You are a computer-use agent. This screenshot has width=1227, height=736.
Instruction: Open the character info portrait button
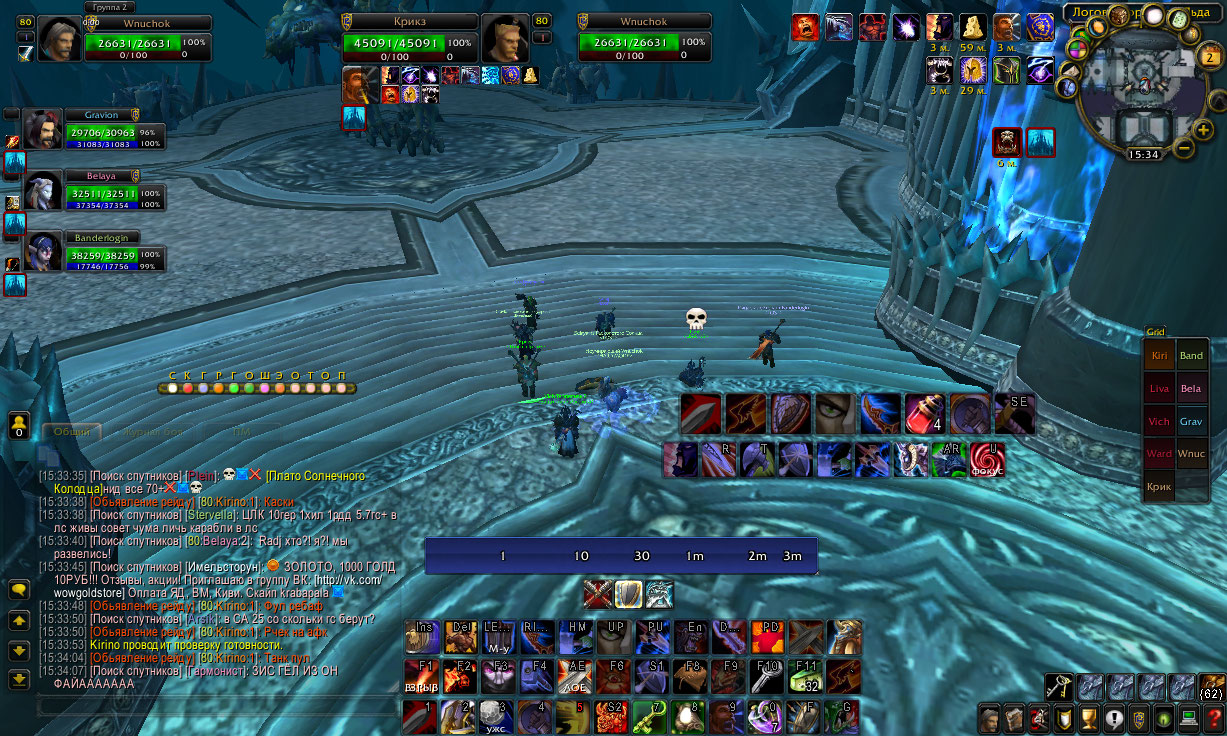989,718
